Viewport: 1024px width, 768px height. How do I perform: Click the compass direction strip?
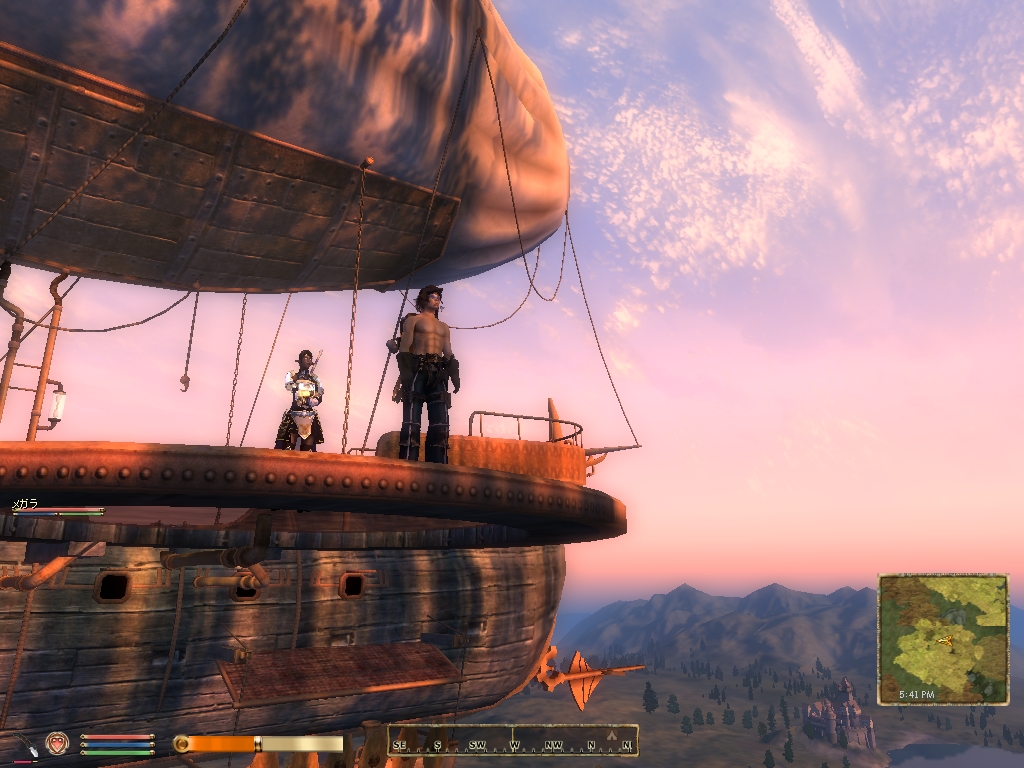click(513, 741)
